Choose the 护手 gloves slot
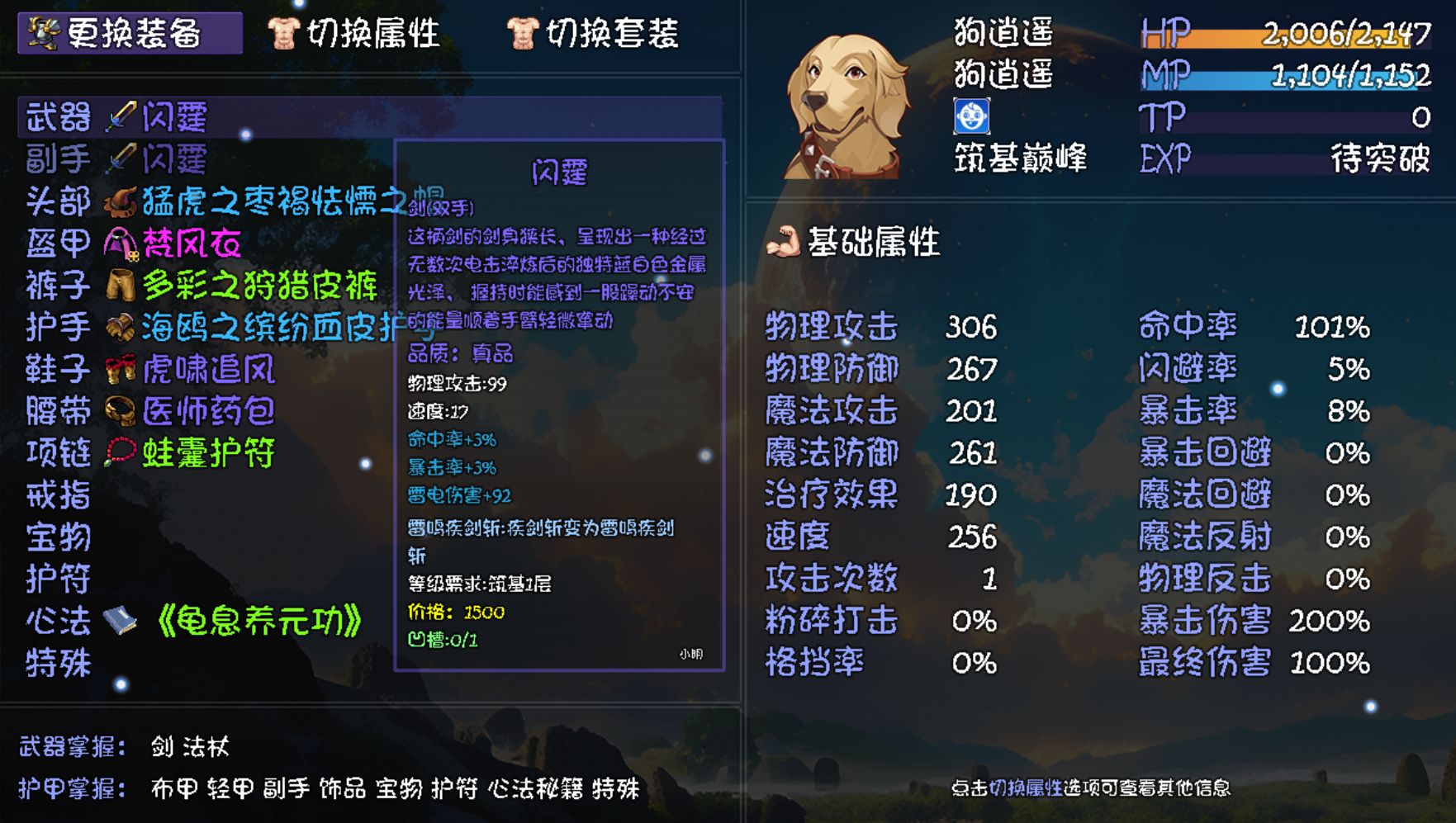The height and width of the screenshot is (823, 1456). click(x=206, y=328)
